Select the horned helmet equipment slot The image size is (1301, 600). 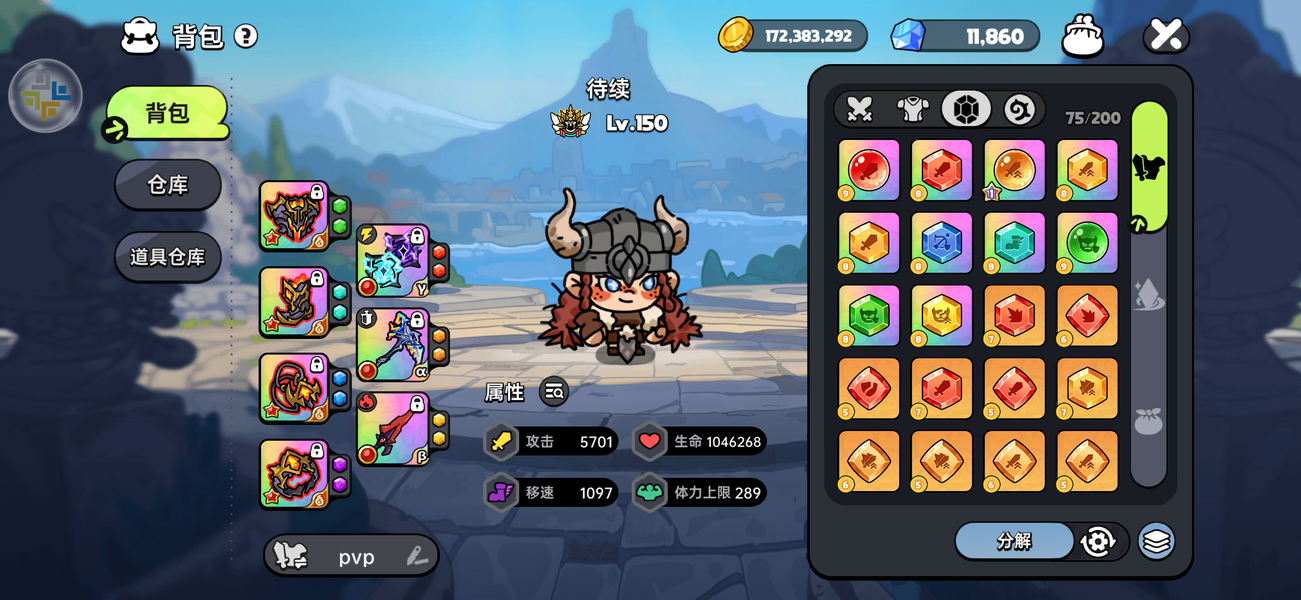[293, 214]
